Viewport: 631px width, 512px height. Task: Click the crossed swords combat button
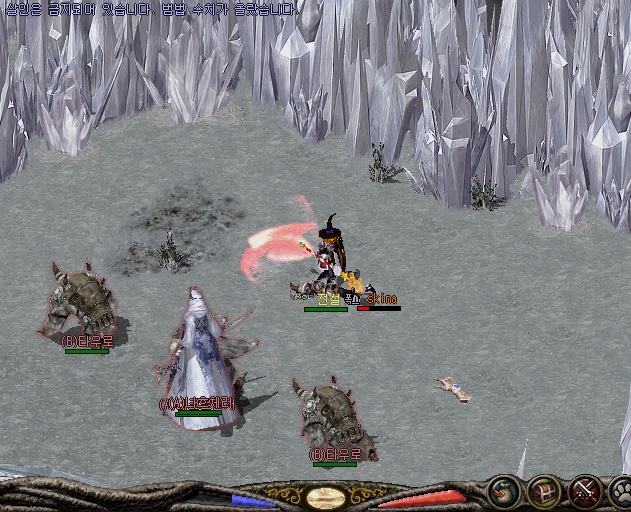pyautogui.click(x=583, y=492)
